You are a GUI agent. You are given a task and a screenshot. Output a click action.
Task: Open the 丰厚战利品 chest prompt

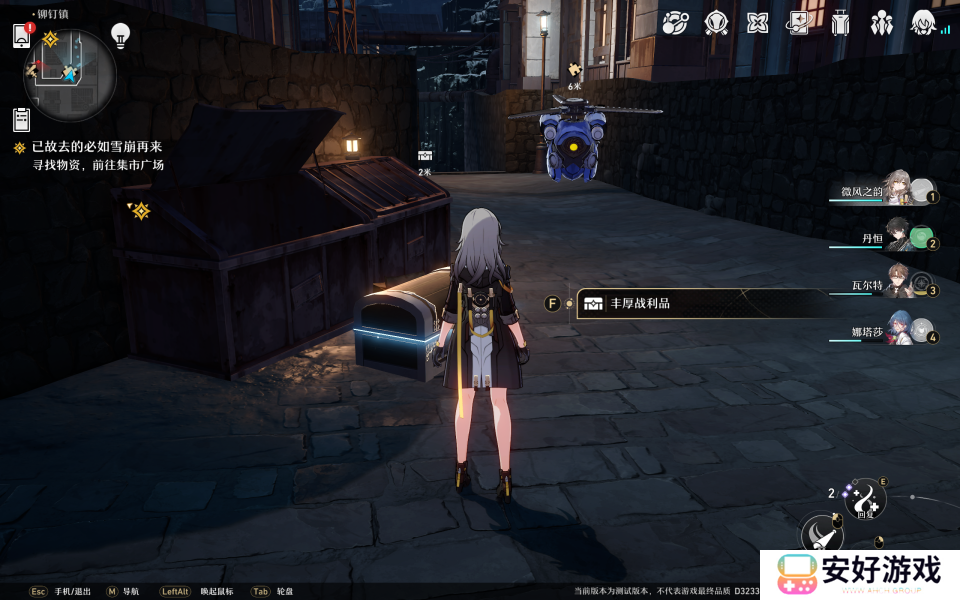coord(700,303)
